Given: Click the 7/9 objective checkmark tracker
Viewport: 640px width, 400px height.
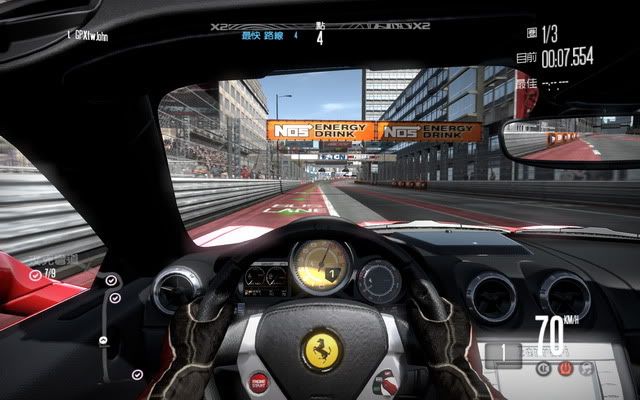Looking at the screenshot, I should coord(42,273).
